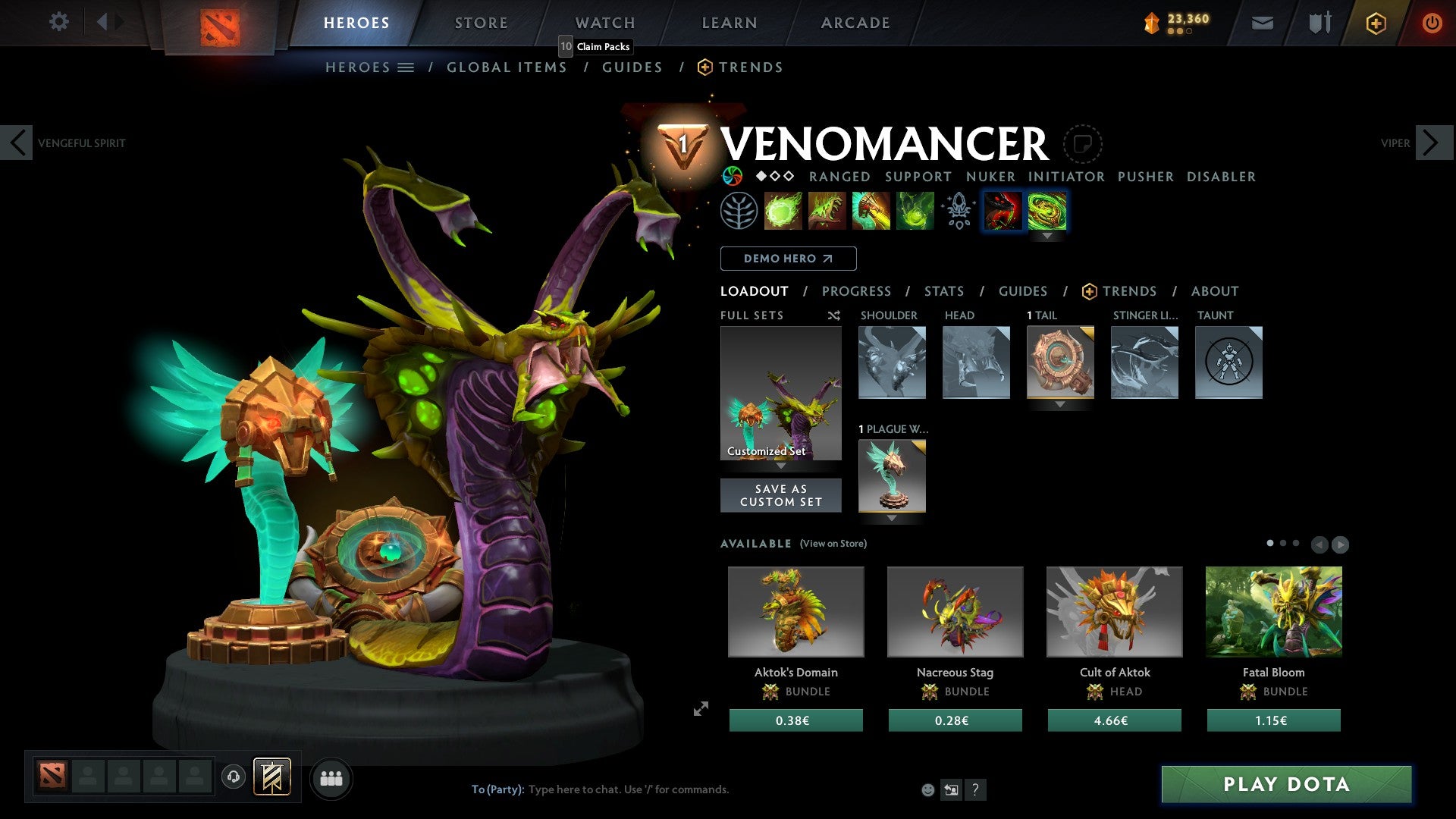Expand the dropdown arrow under the selected ability
The height and width of the screenshot is (819, 1456).
[1048, 235]
